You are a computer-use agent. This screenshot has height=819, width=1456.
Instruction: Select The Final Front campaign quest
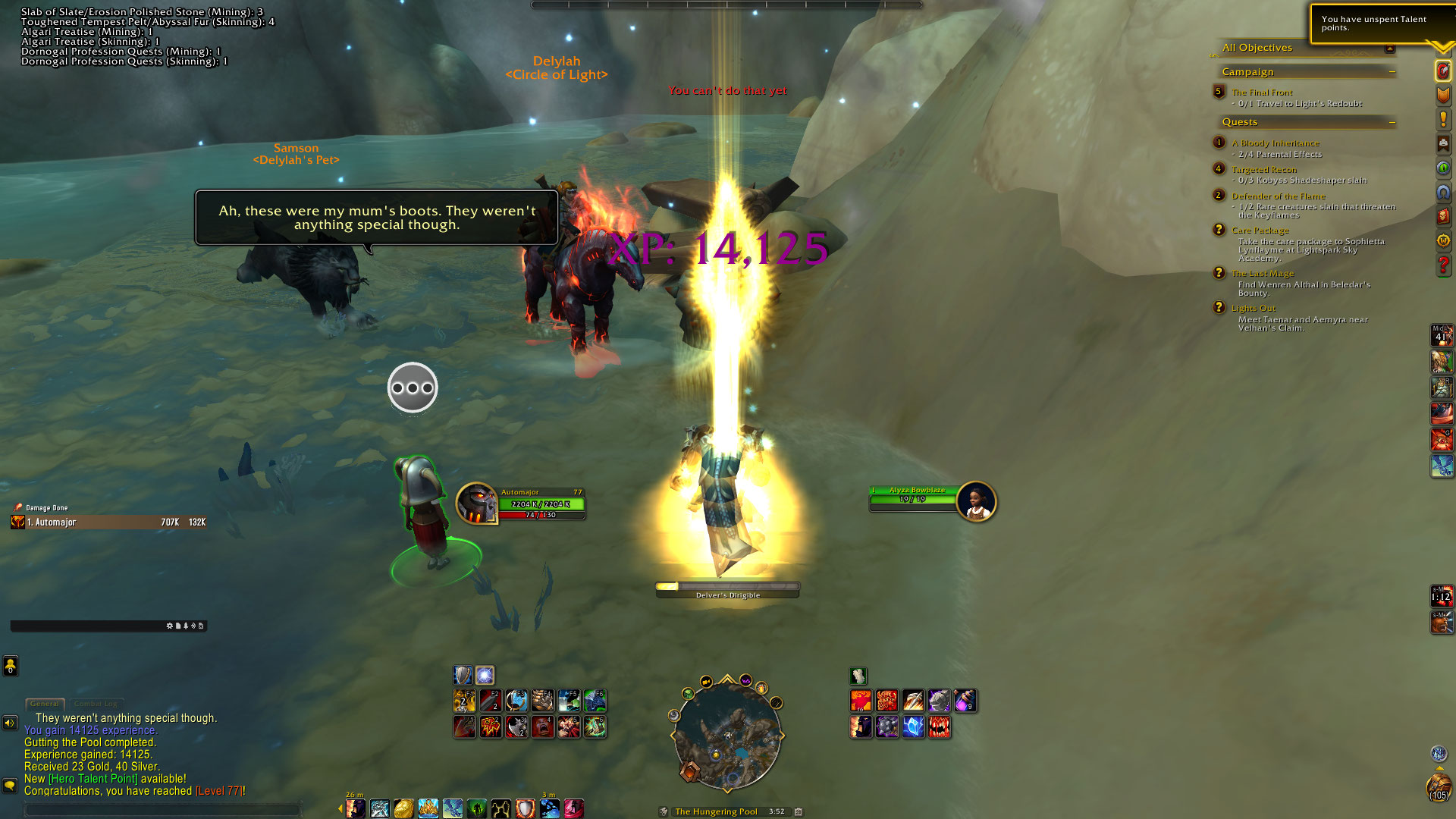click(x=1262, y=92)
